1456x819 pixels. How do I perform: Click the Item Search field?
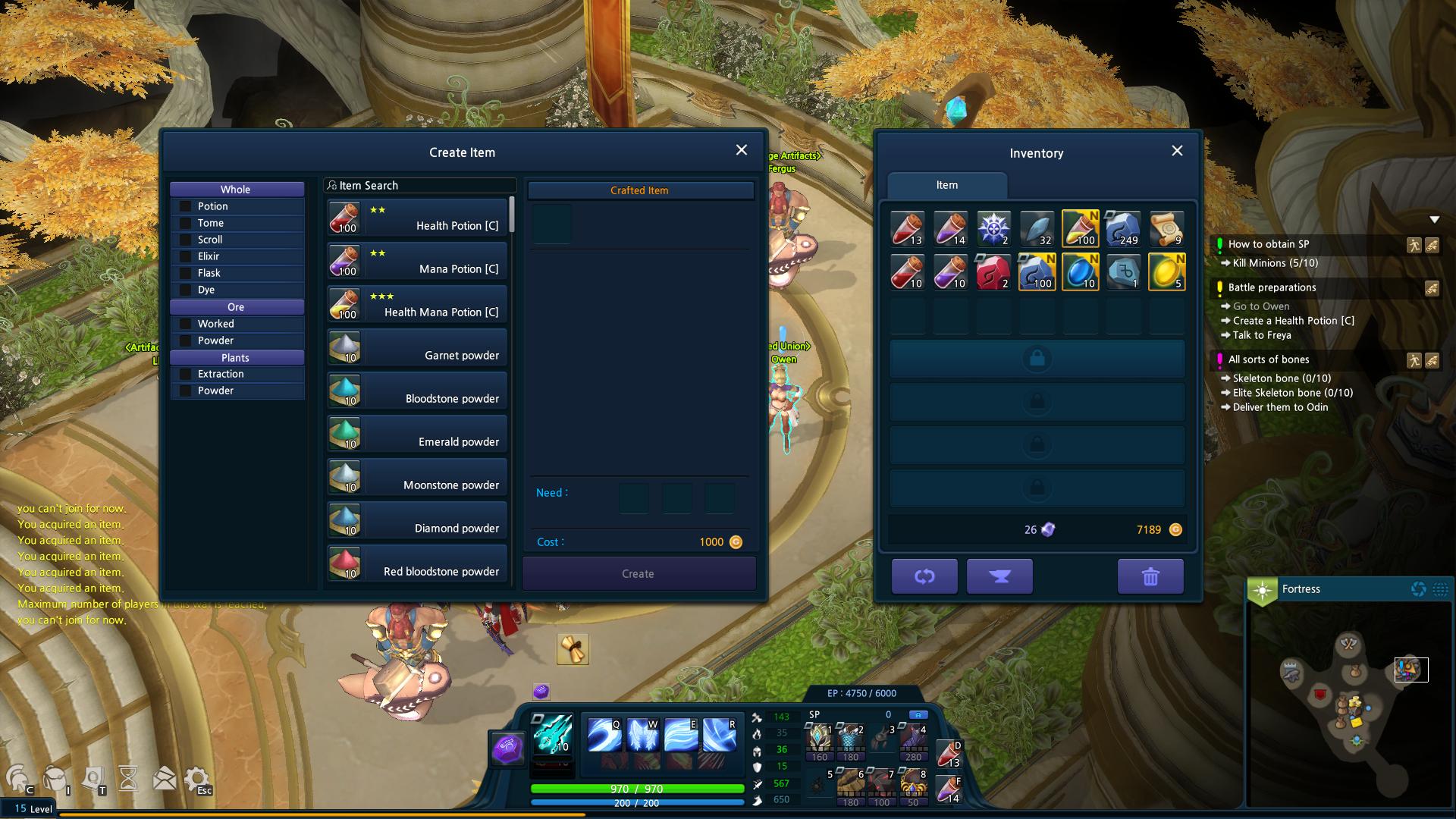tap(421, 186)
